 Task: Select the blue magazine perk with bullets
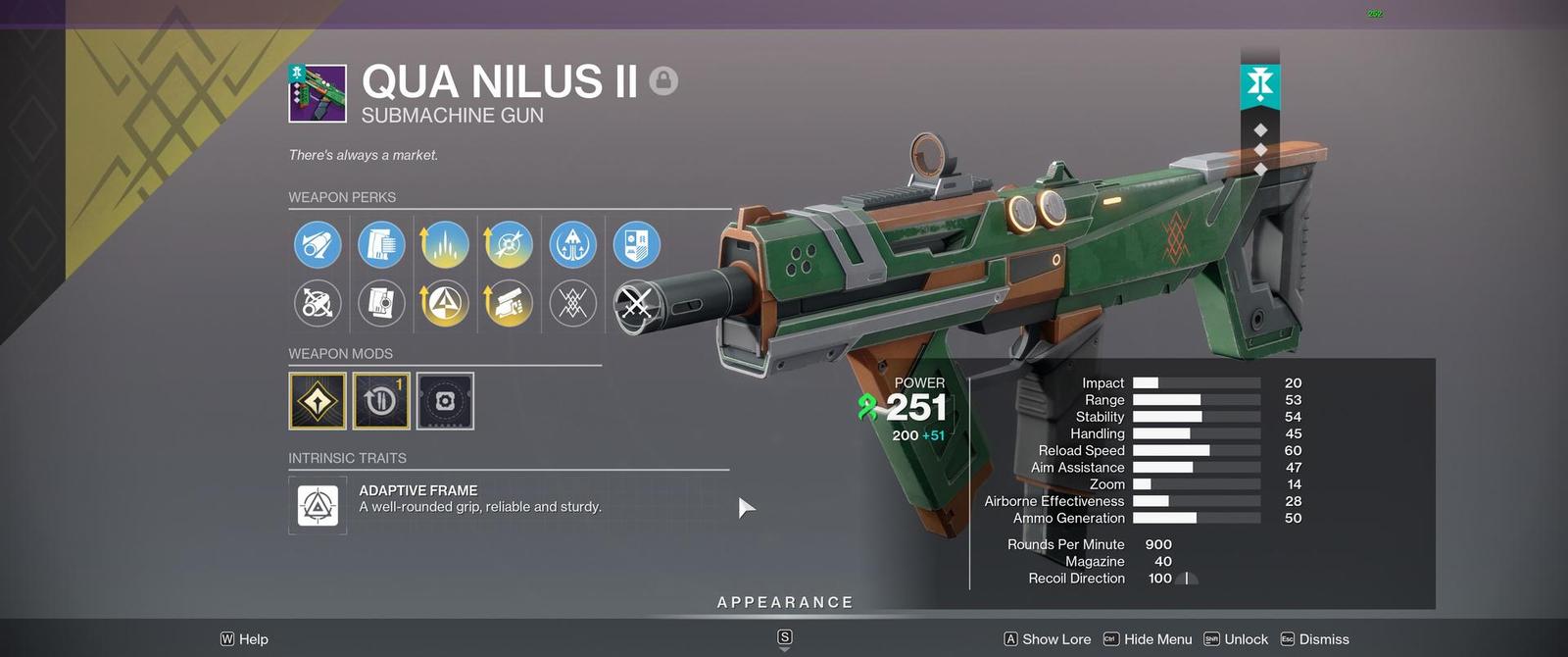[381, 245]
